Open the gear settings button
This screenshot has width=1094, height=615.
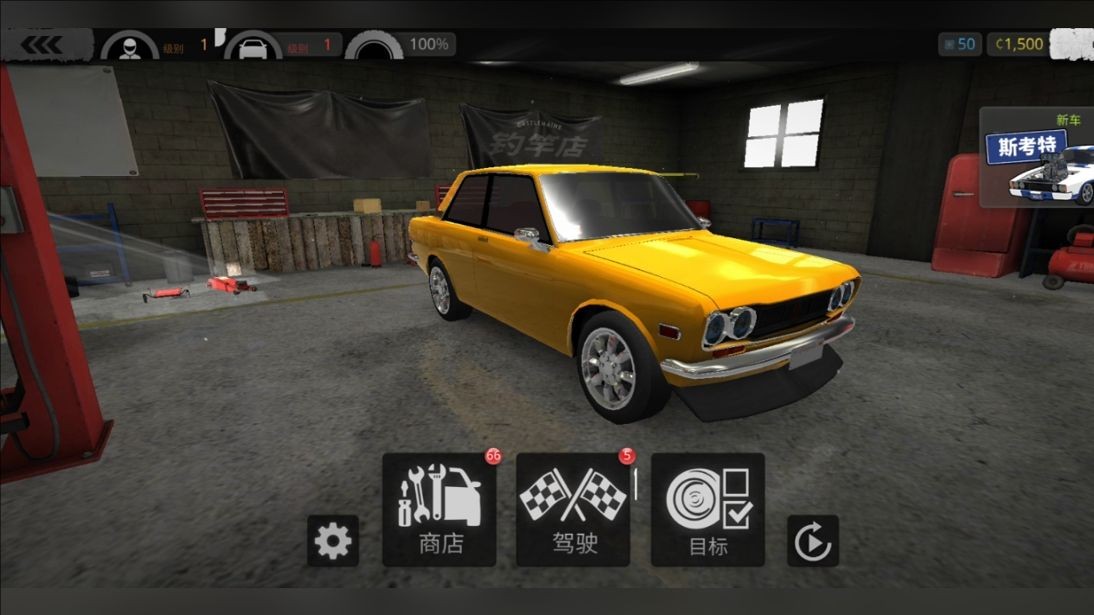pos(332,541)
